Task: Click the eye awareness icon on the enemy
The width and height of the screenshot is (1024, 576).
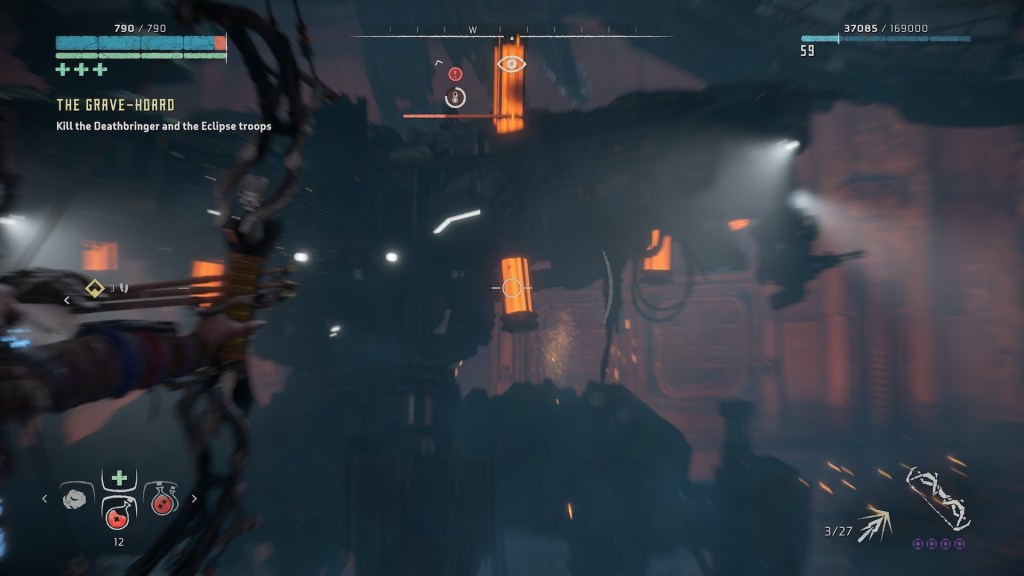Action: point(511,64)
